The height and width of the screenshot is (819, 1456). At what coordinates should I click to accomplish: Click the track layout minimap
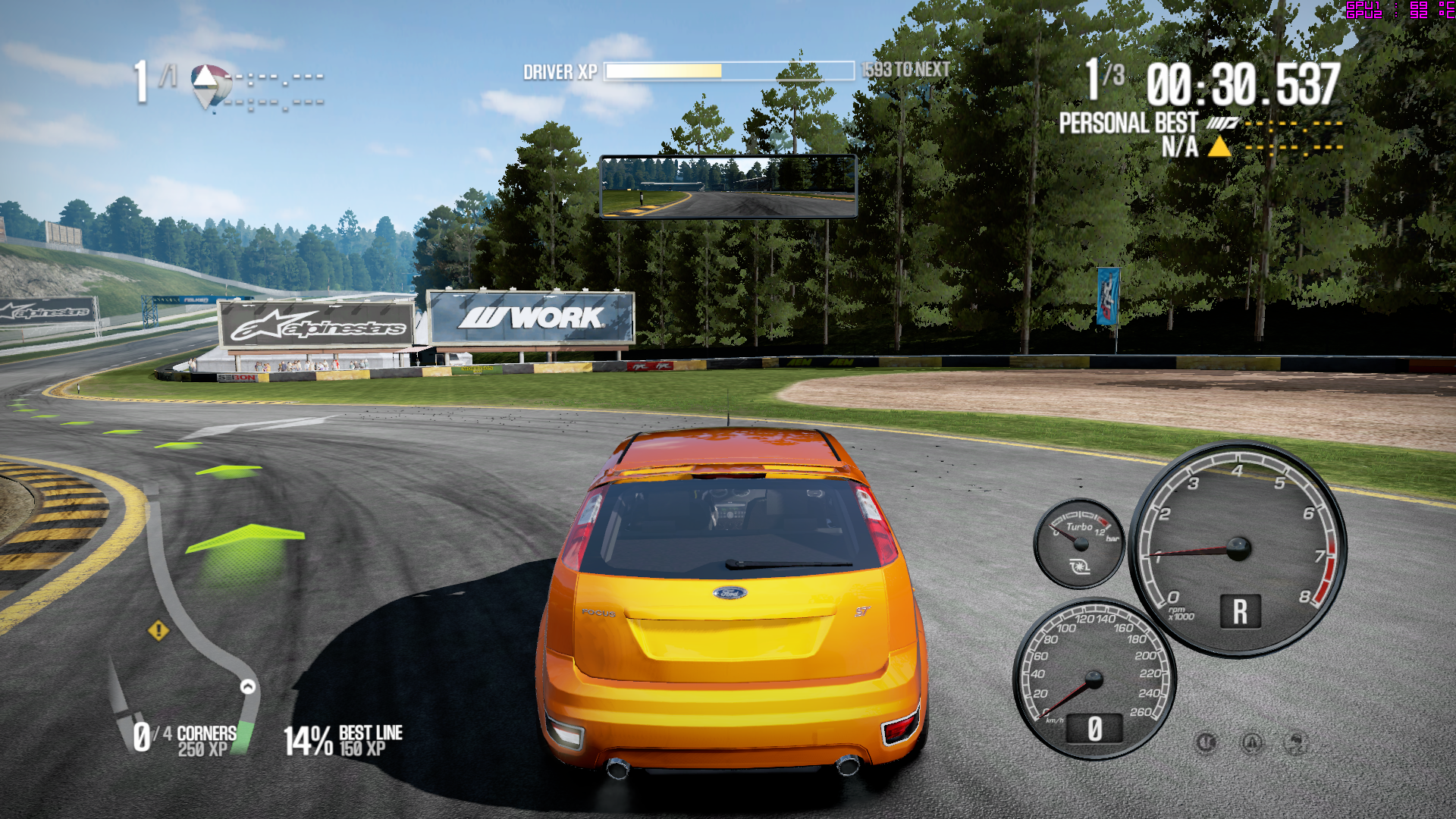(186, 607)
